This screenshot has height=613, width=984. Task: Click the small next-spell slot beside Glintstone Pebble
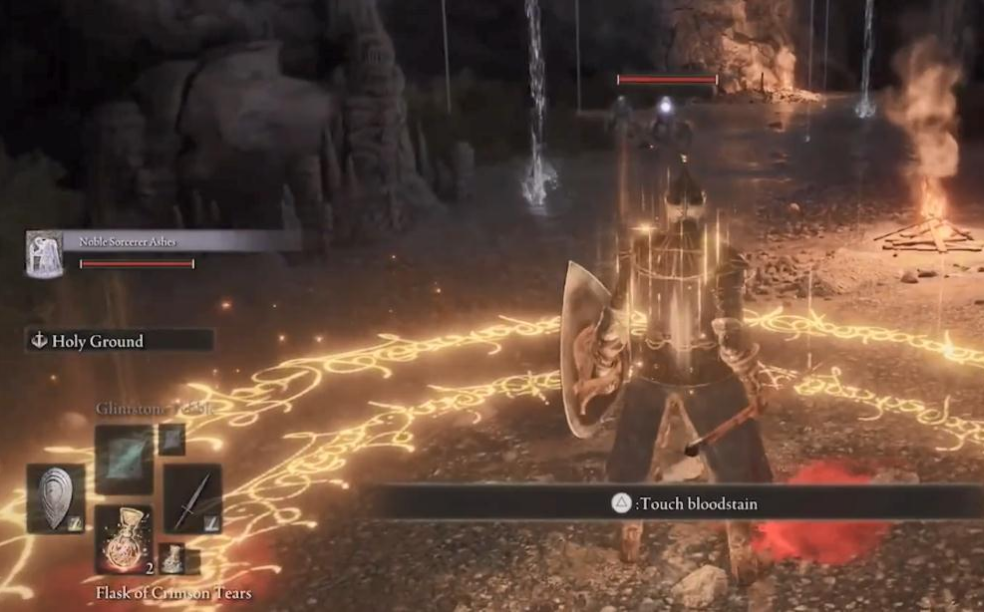(x=172, y=439)
